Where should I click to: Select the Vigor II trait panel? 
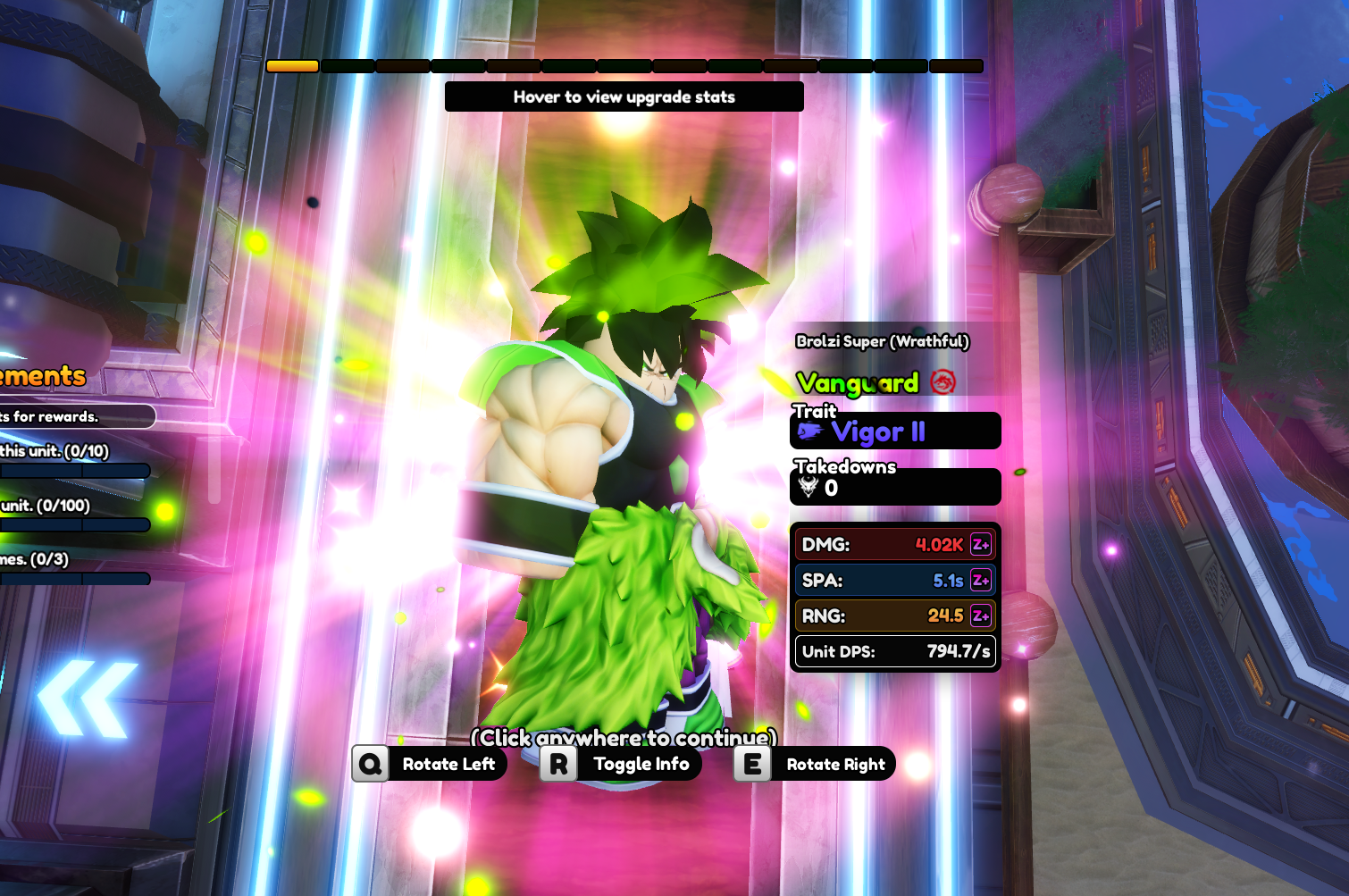895,431
